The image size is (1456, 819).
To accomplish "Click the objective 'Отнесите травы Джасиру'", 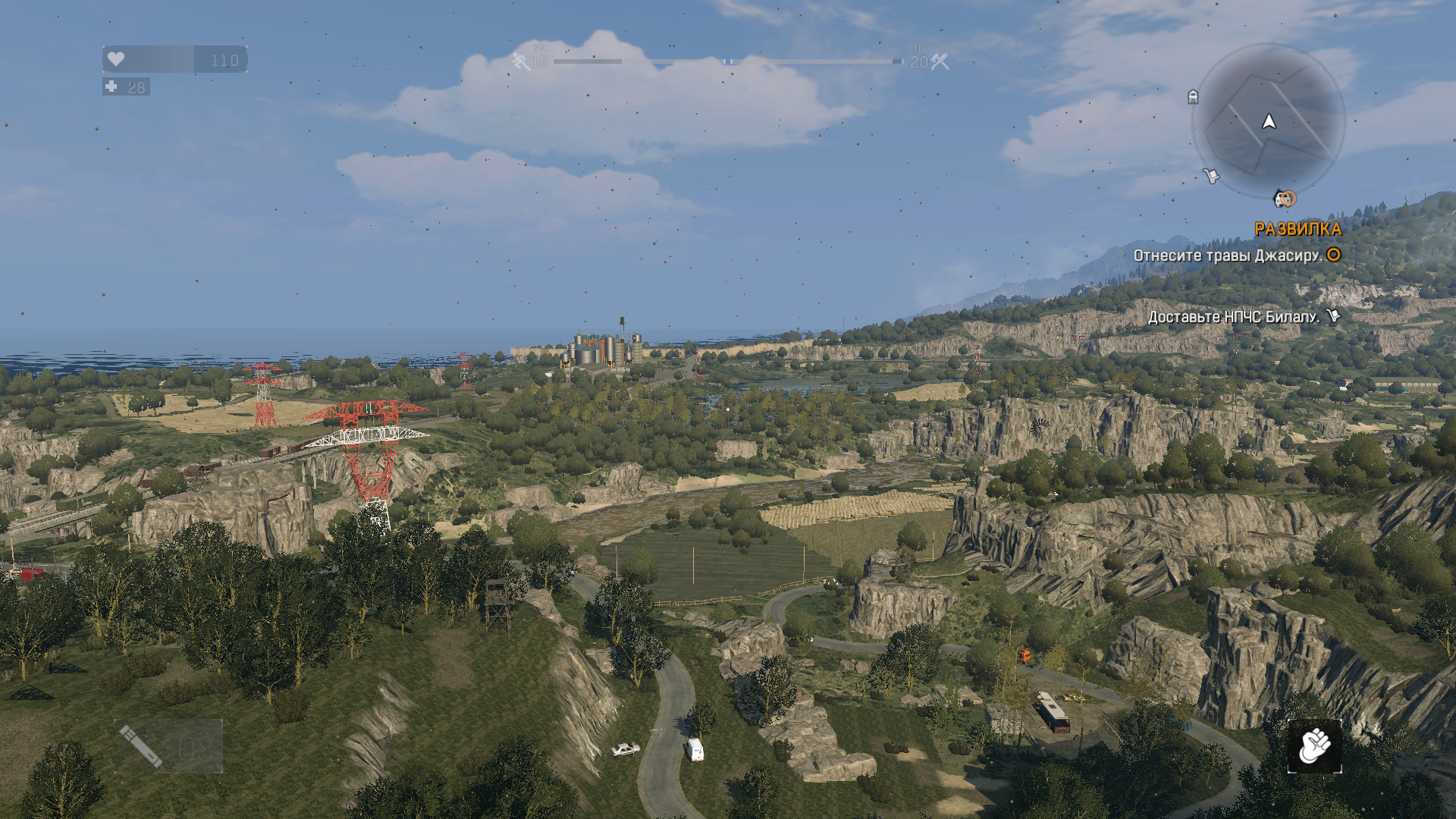I will click(x=1227, y=256).
